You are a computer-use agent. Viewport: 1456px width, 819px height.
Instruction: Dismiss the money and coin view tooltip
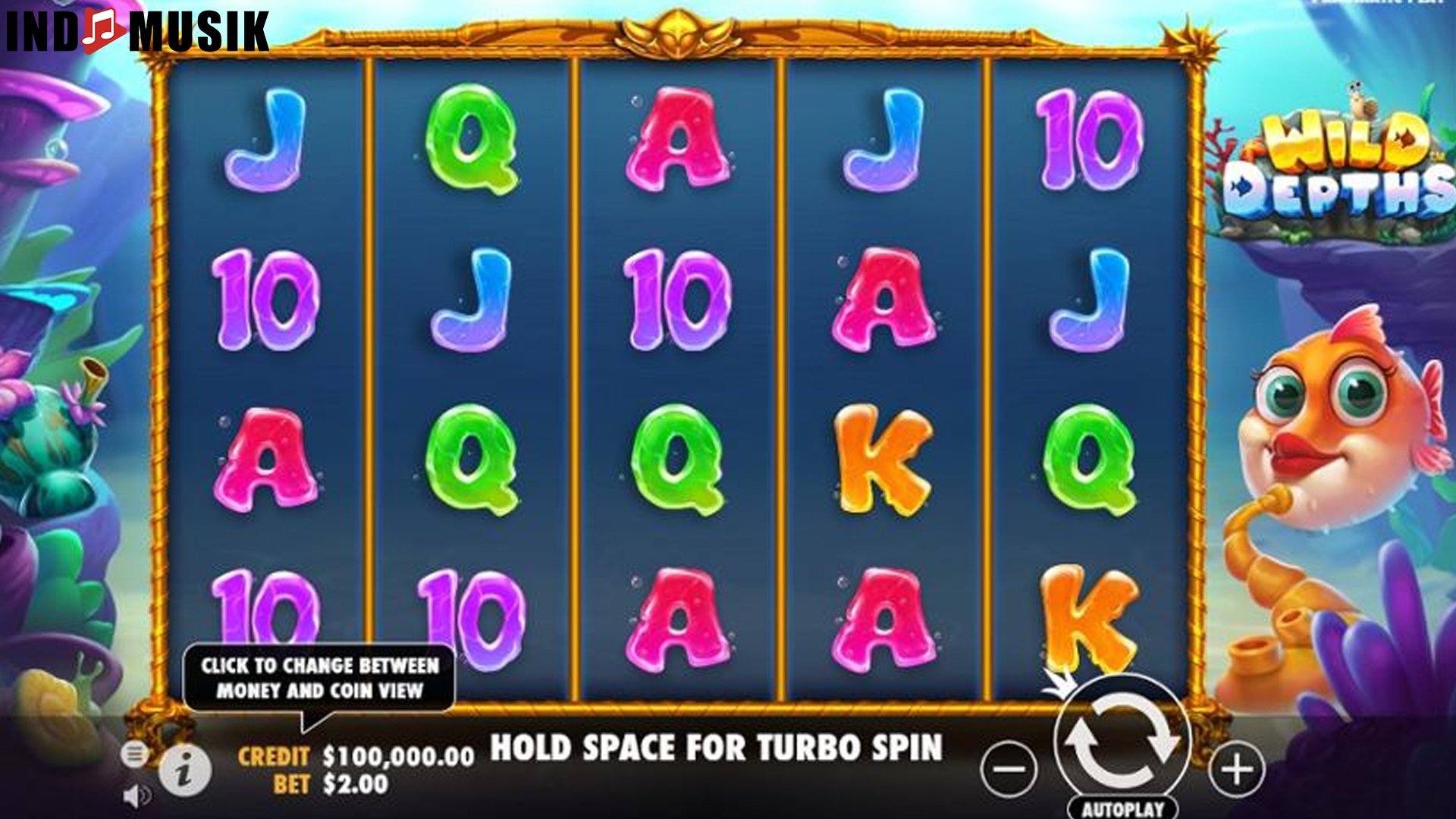(320, 677)
